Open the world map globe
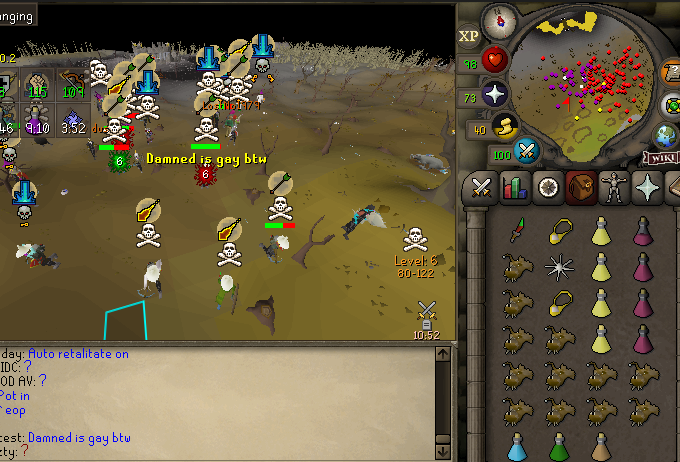680x462 pixels. (667, 136)
